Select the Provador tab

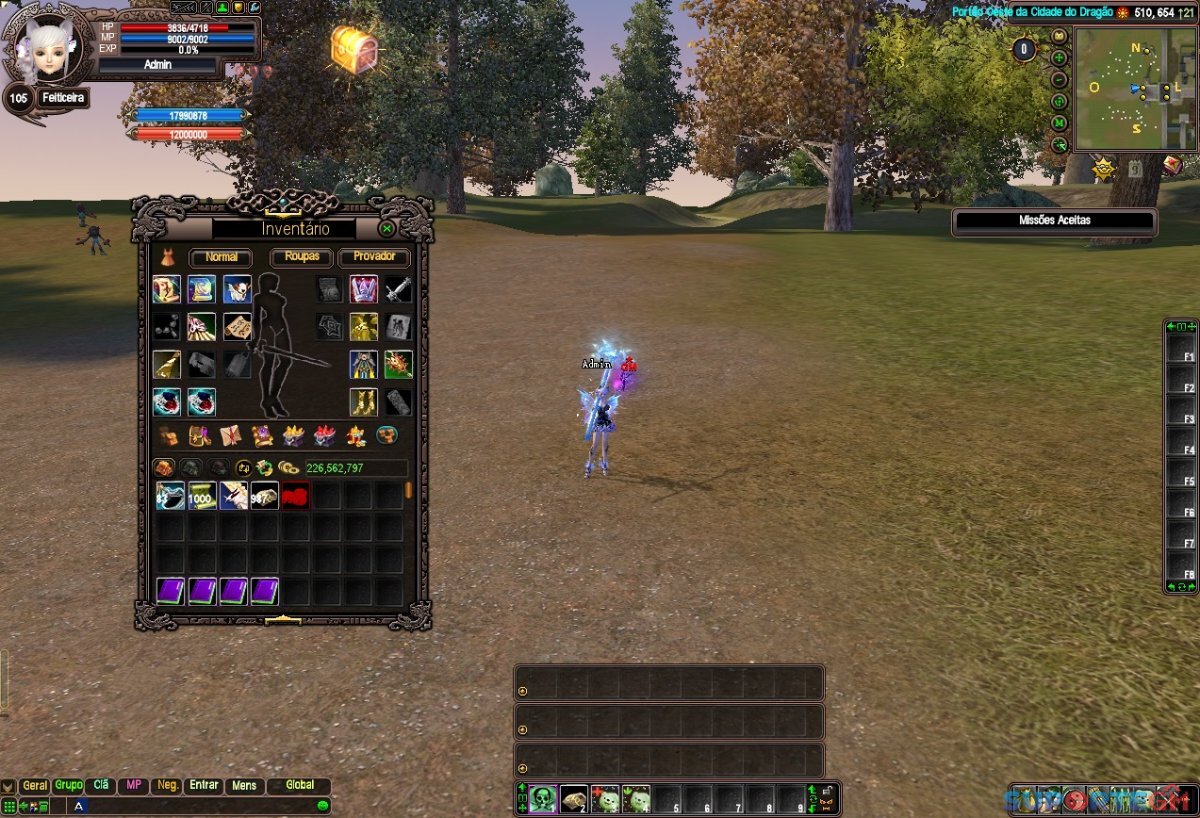pyautogui.click(x=374, y=257)
